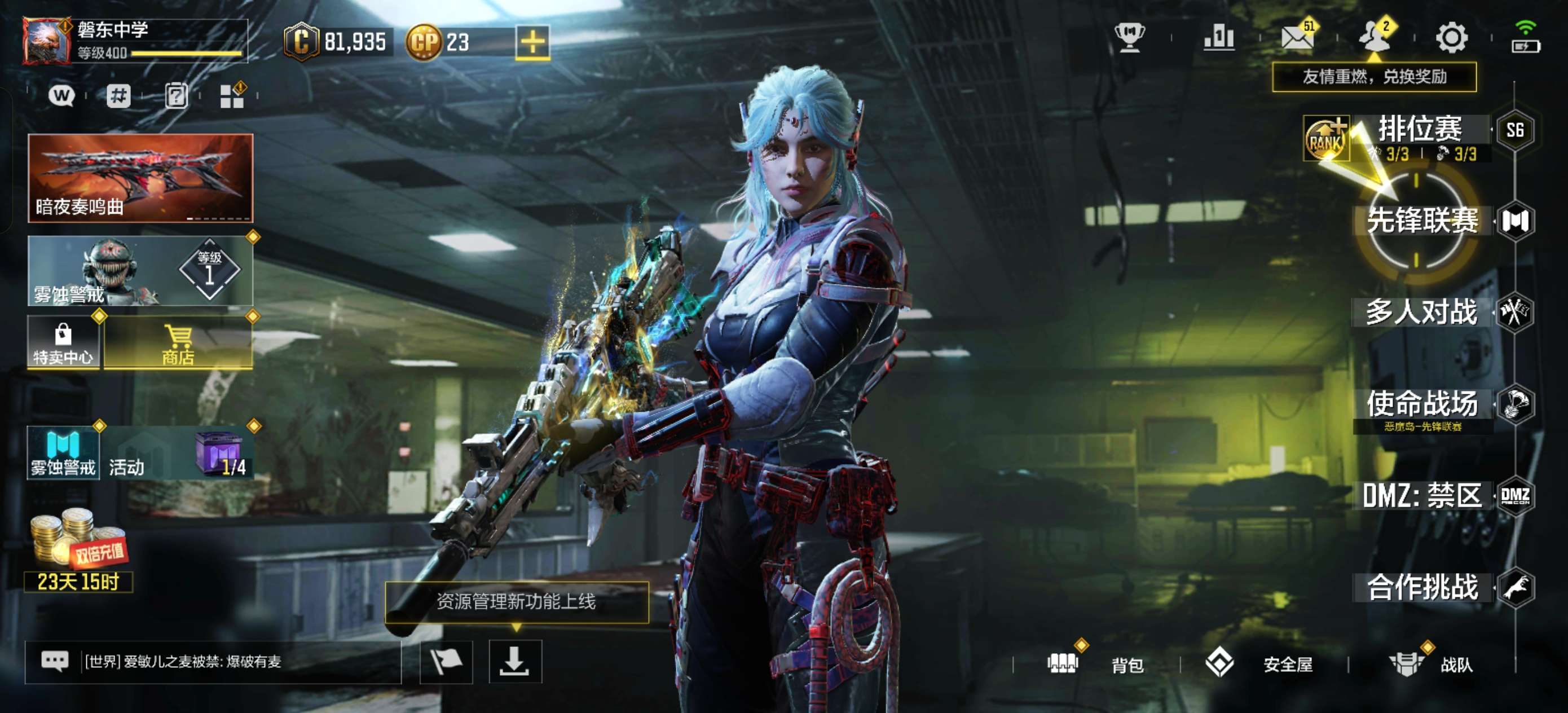Choose the 先锋联赛 mode
This screenshot has height=713, width=1568.
pyautogui.click(x=1422, y=221)
